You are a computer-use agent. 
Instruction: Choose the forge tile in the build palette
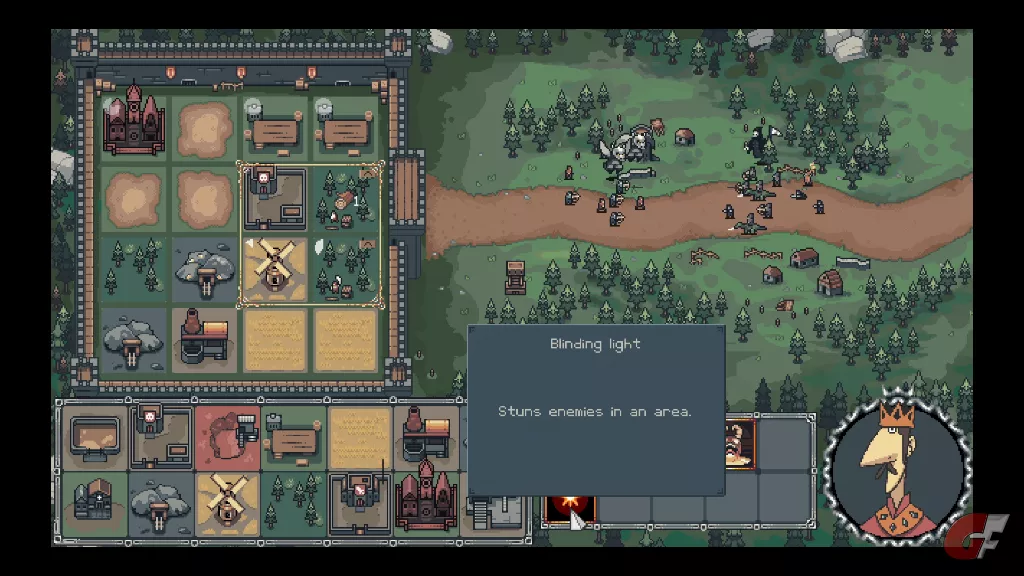pyautogui.click(x=425, y=437)
